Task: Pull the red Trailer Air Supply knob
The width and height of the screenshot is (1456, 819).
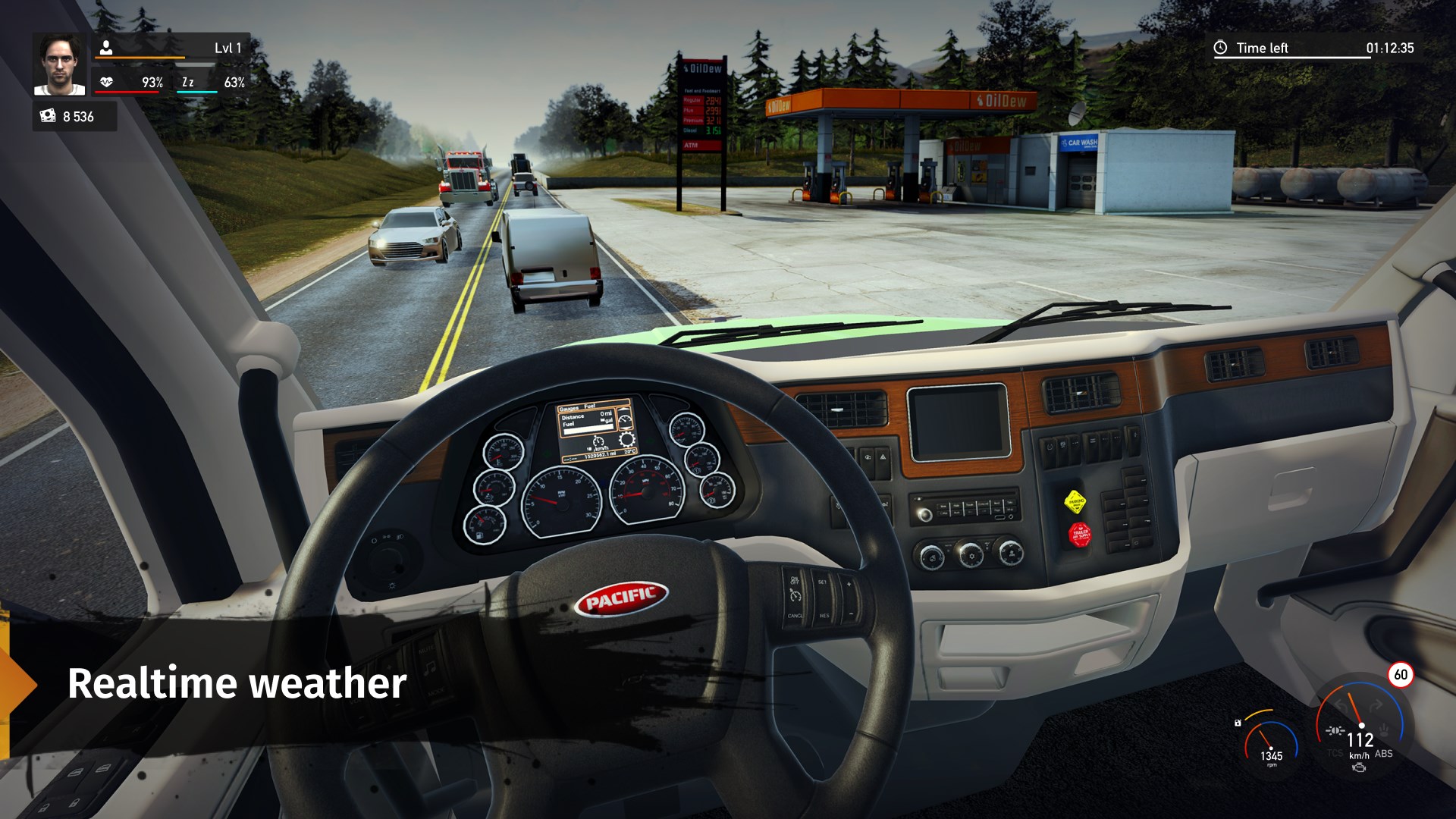Action: pos(1080,534)
